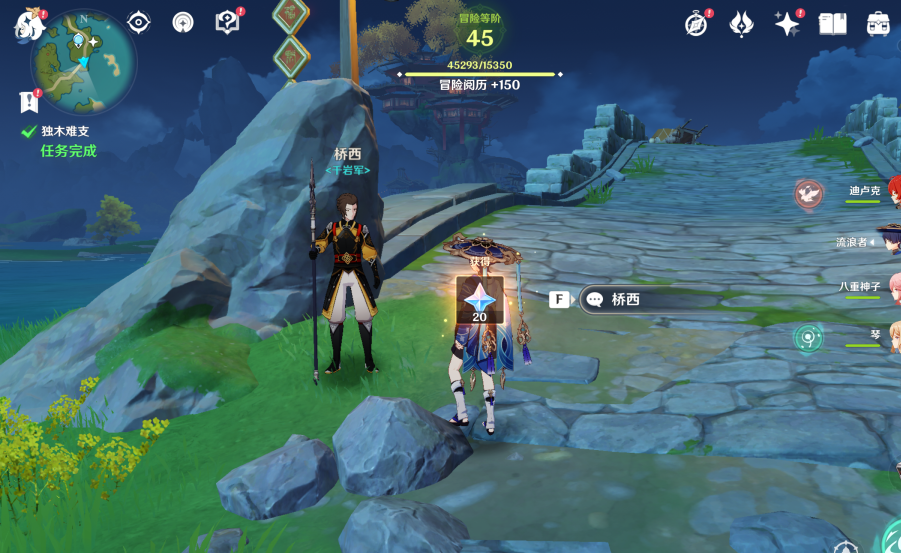Open the backpack inventory

[x=877, y=23]
